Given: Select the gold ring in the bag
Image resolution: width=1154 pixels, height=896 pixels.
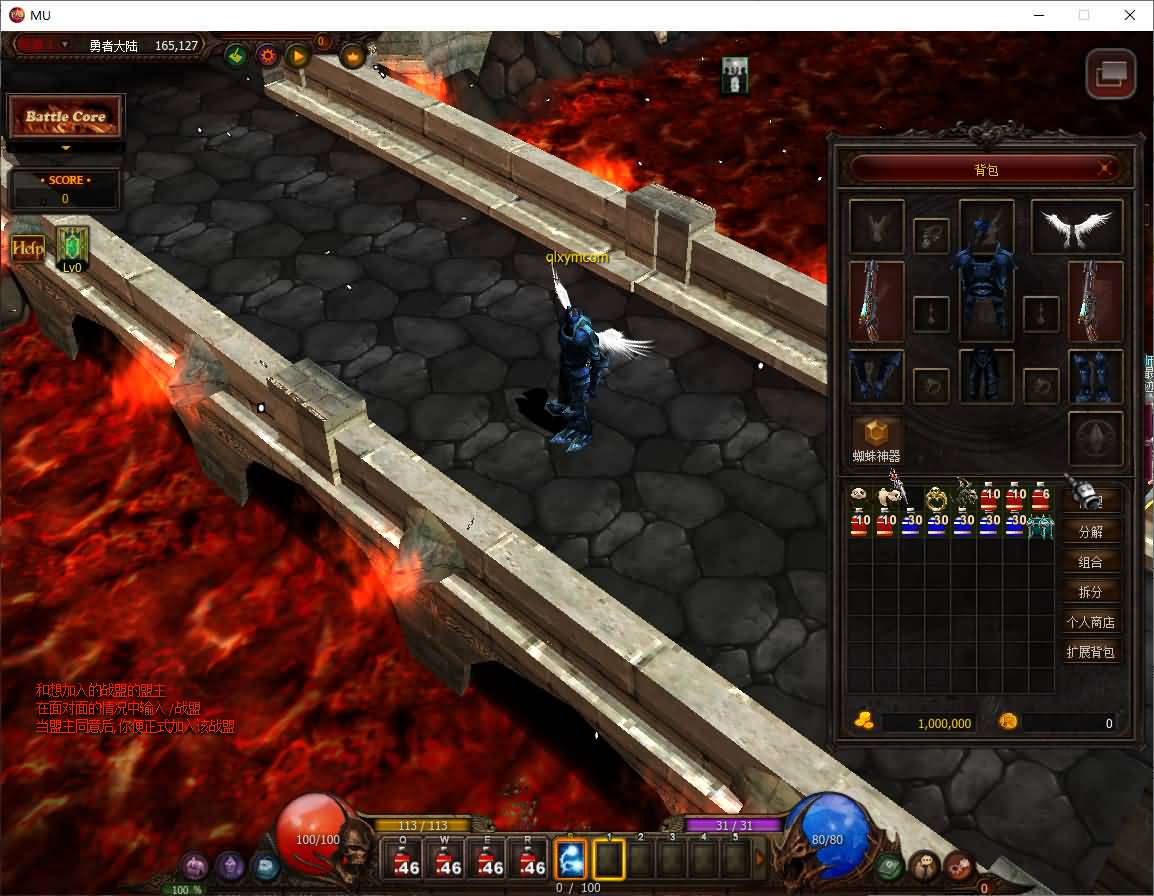Looking at the screenshot, I should (936, 497).
